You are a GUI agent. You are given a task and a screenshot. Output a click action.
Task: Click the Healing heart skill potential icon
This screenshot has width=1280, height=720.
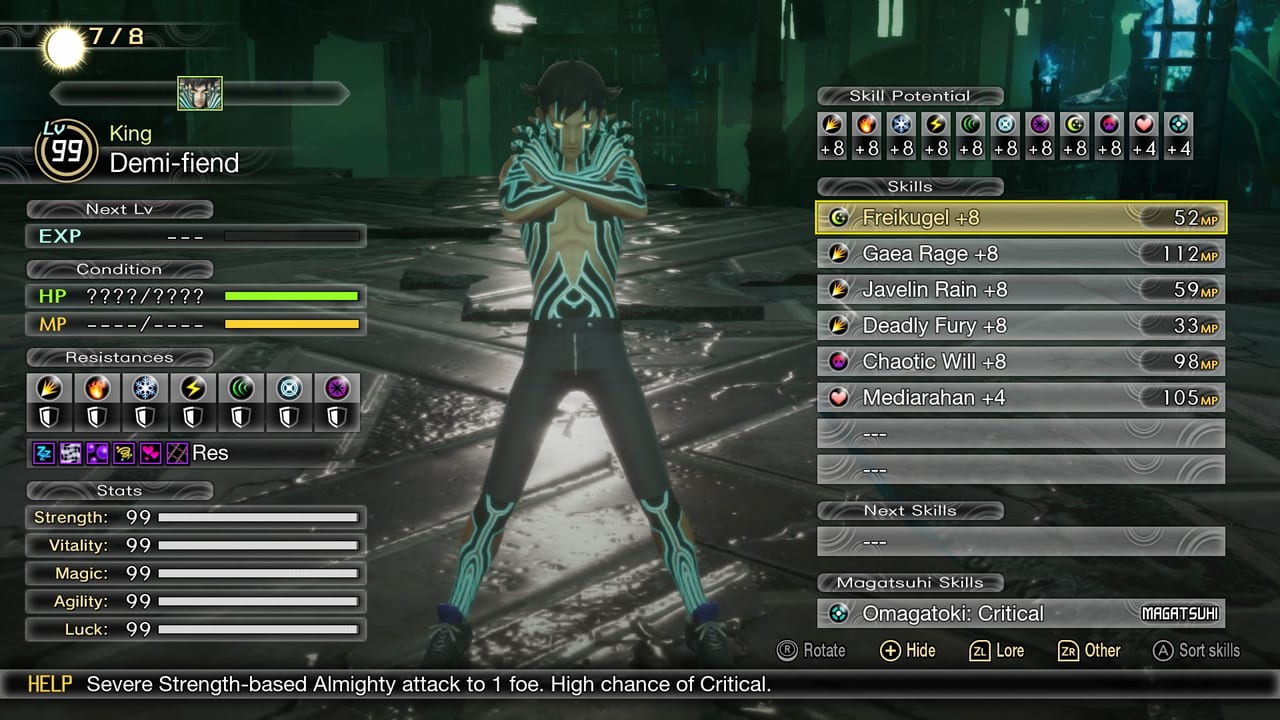point(1144,126)
